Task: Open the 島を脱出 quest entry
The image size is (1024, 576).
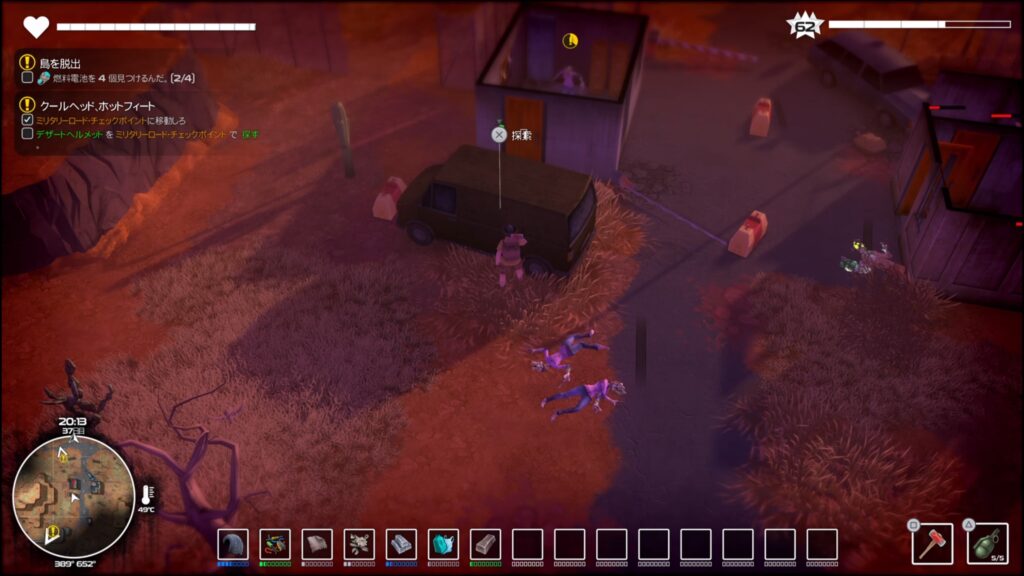Action: click(x=58, y=63)
